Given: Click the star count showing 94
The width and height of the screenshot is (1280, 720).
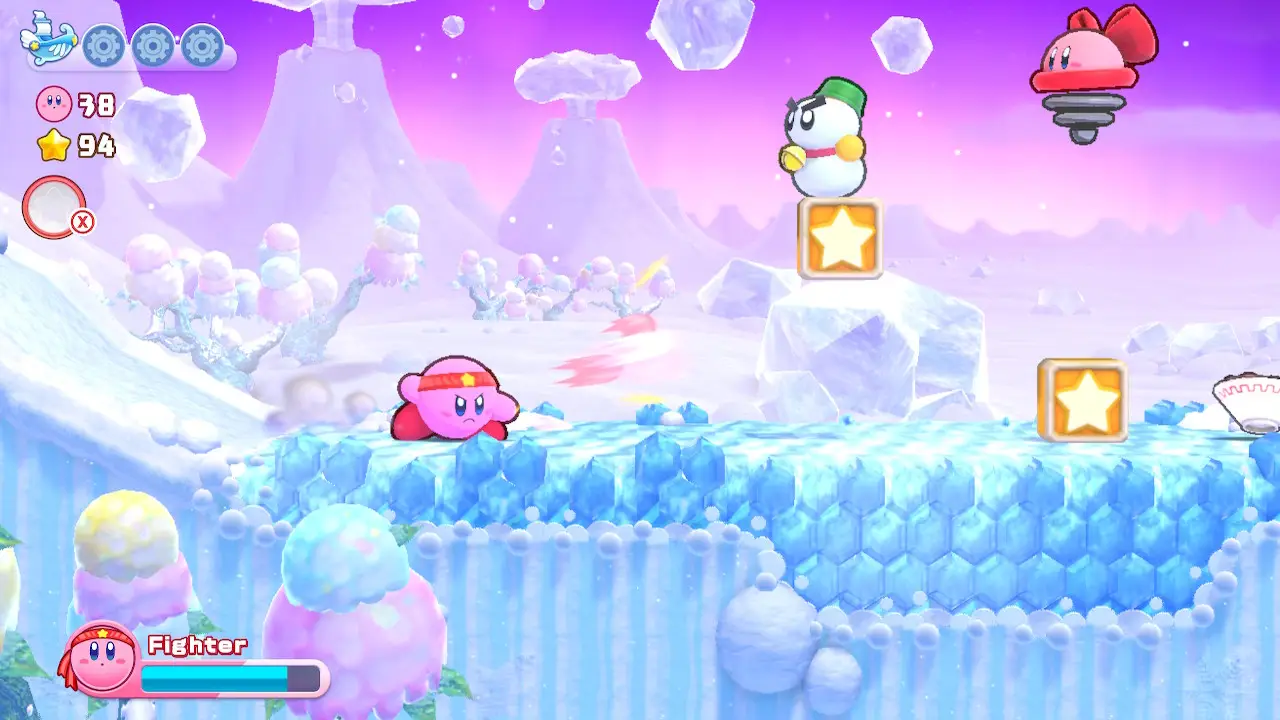Looking at the screenshot, I should [x=95, y=146].
